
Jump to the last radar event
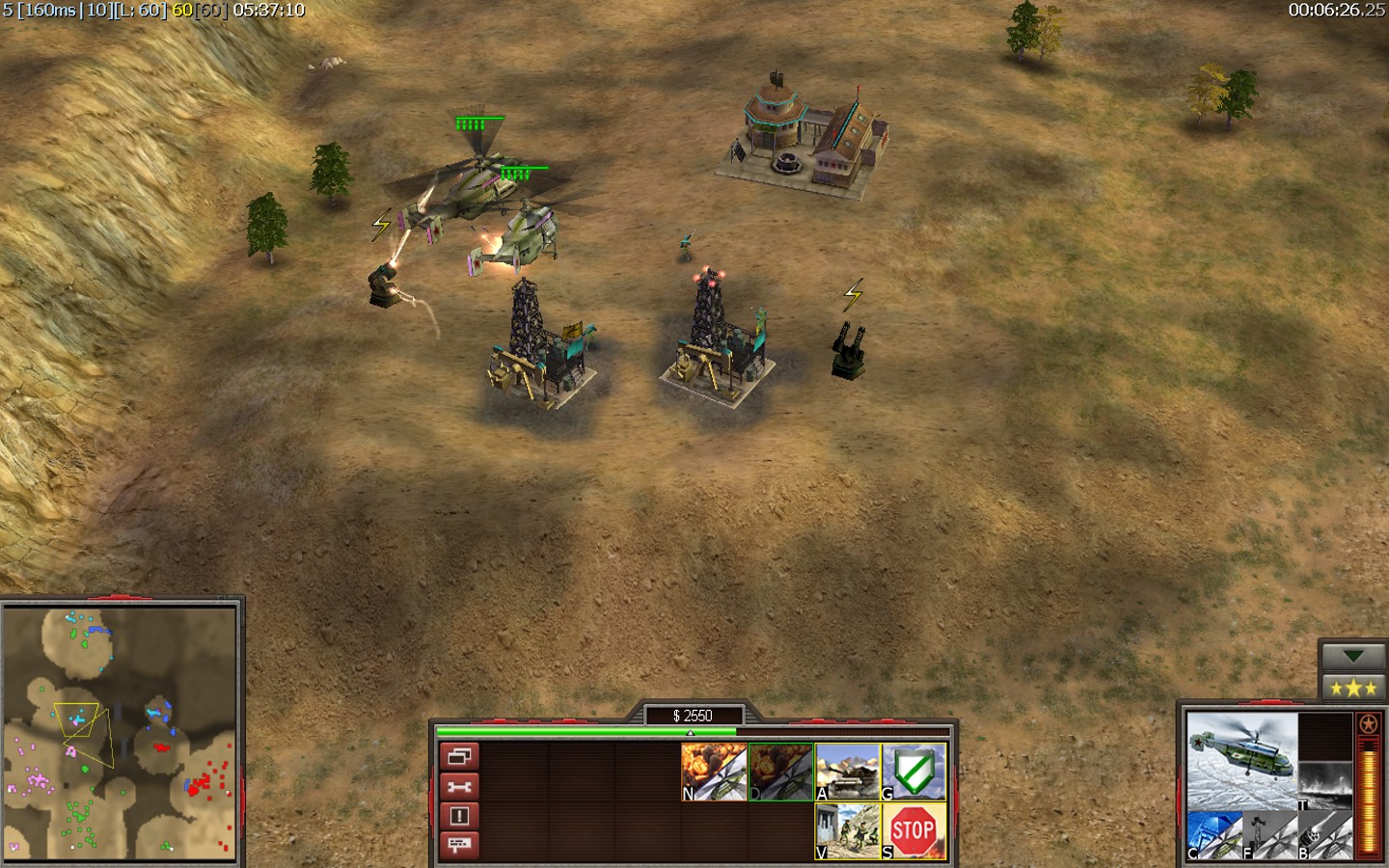click(459, 816)
